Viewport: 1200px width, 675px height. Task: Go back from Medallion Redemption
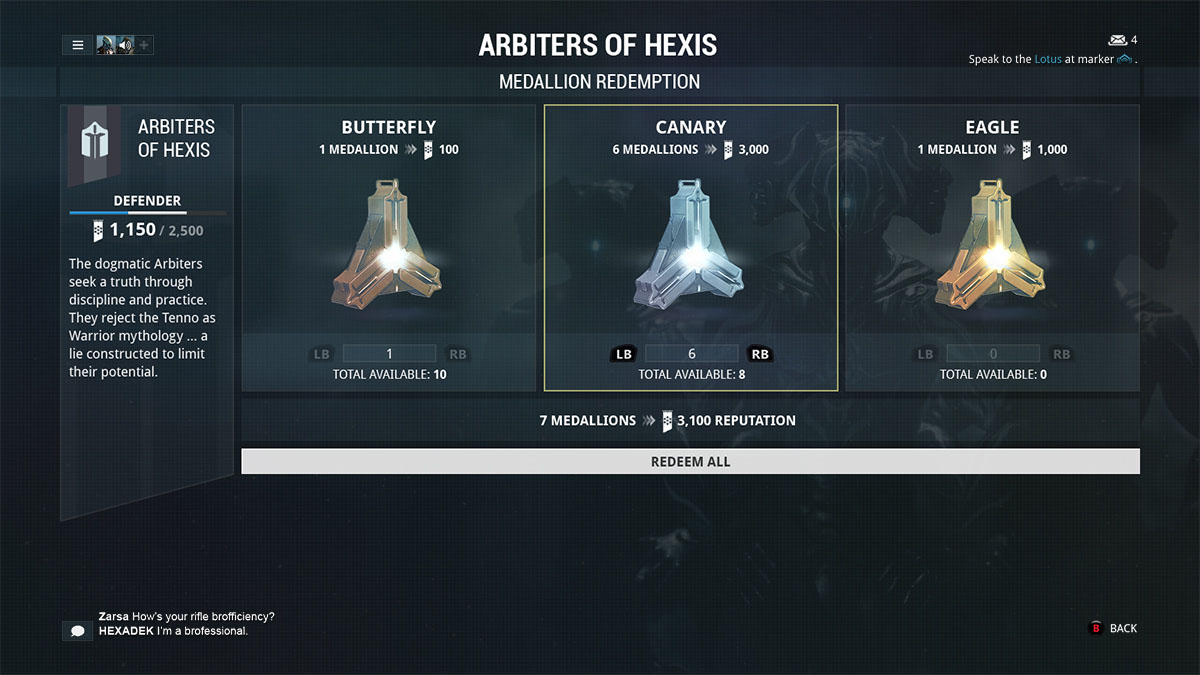(x=1113, y=628)
